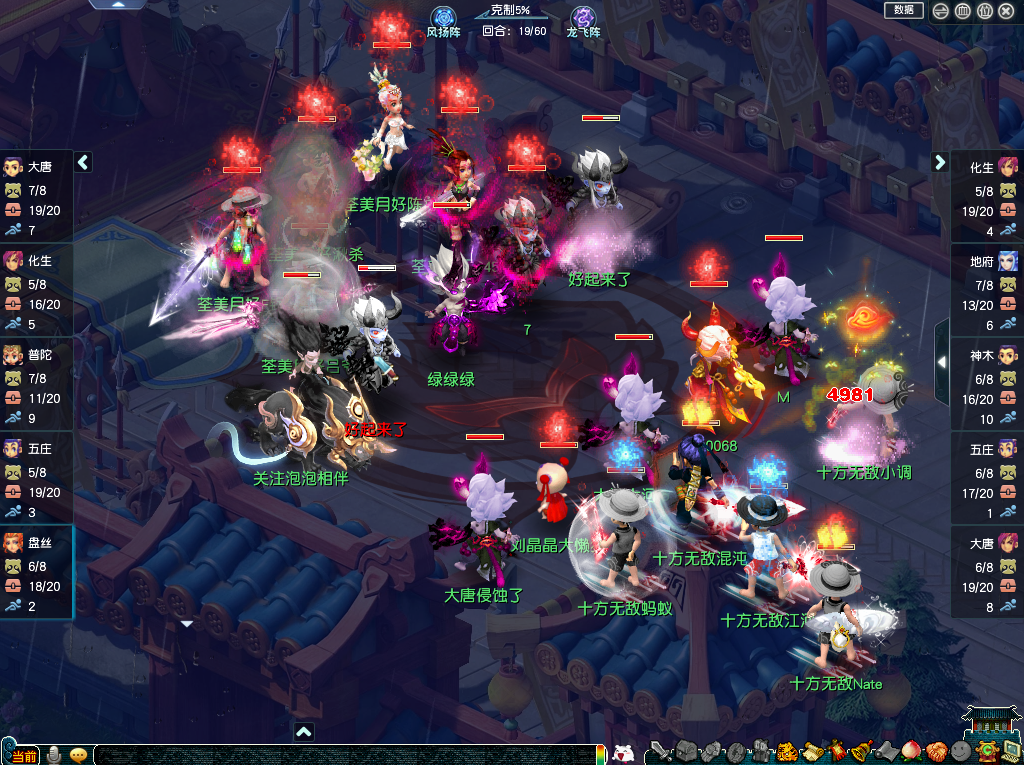
Task: Toggle the 血 health display button
Action: click(x=962, y=11)
